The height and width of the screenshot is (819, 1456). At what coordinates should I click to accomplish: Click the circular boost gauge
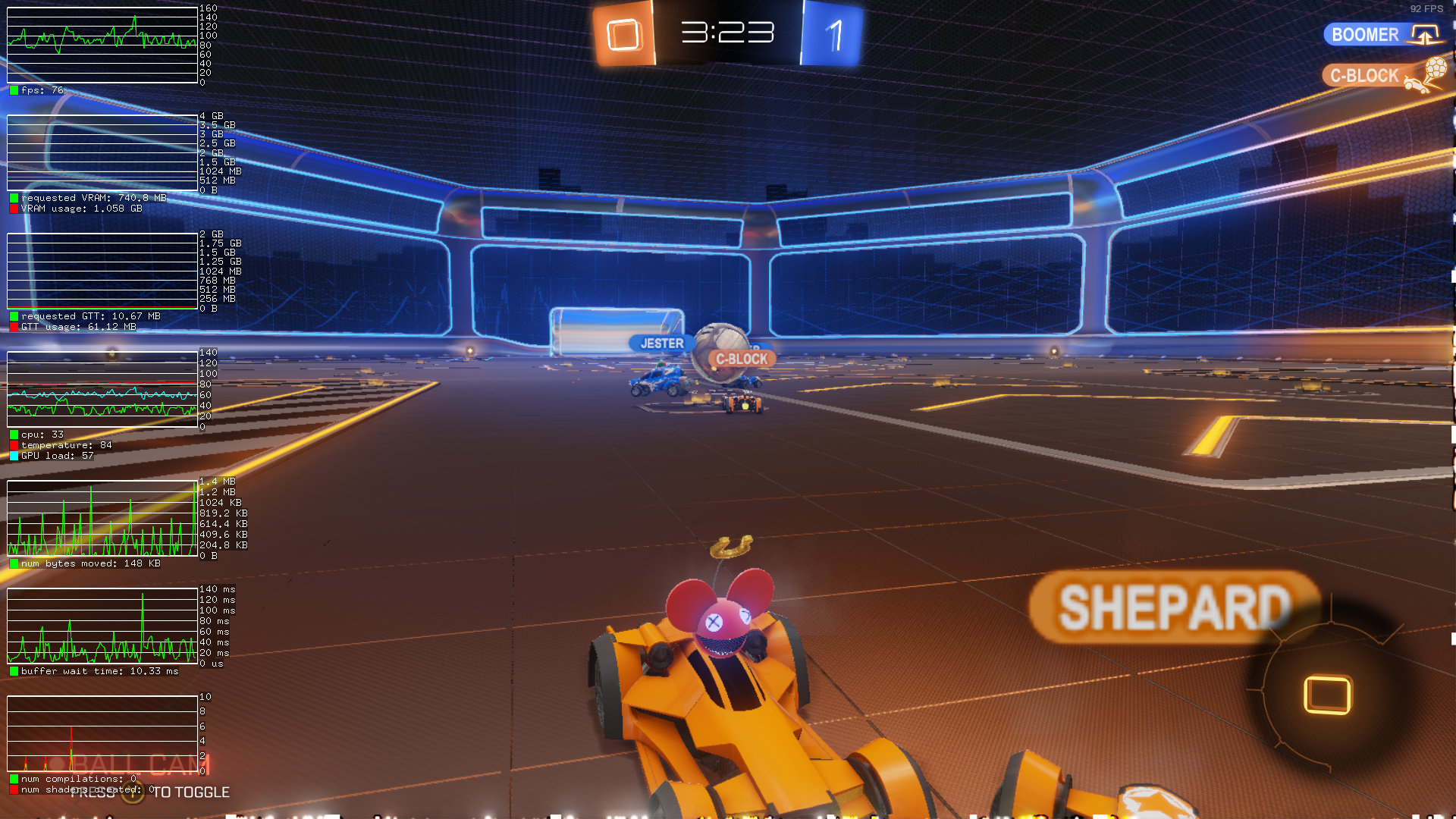click(1327, 694)
